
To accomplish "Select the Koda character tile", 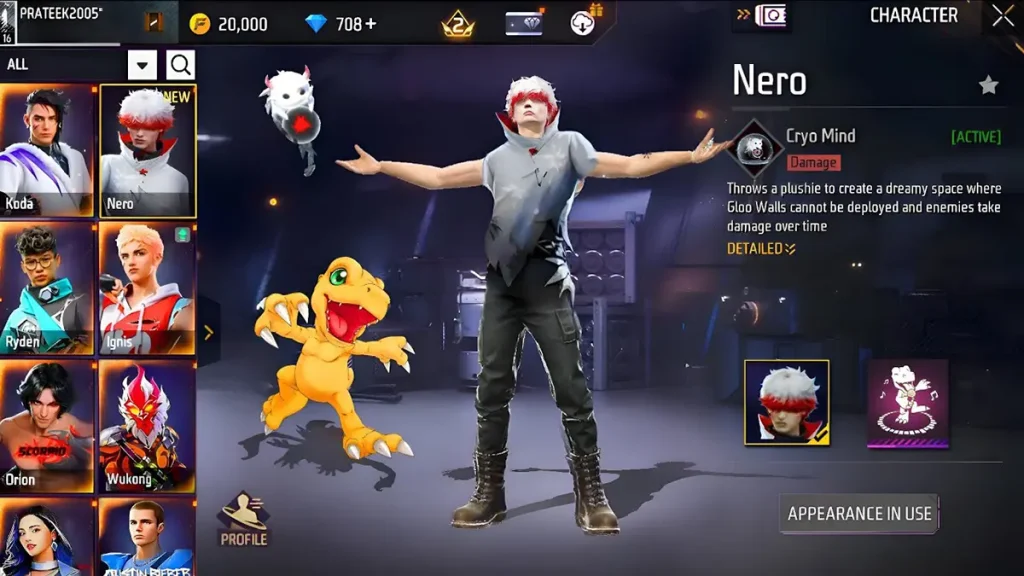I will click(x=47, y=150).
